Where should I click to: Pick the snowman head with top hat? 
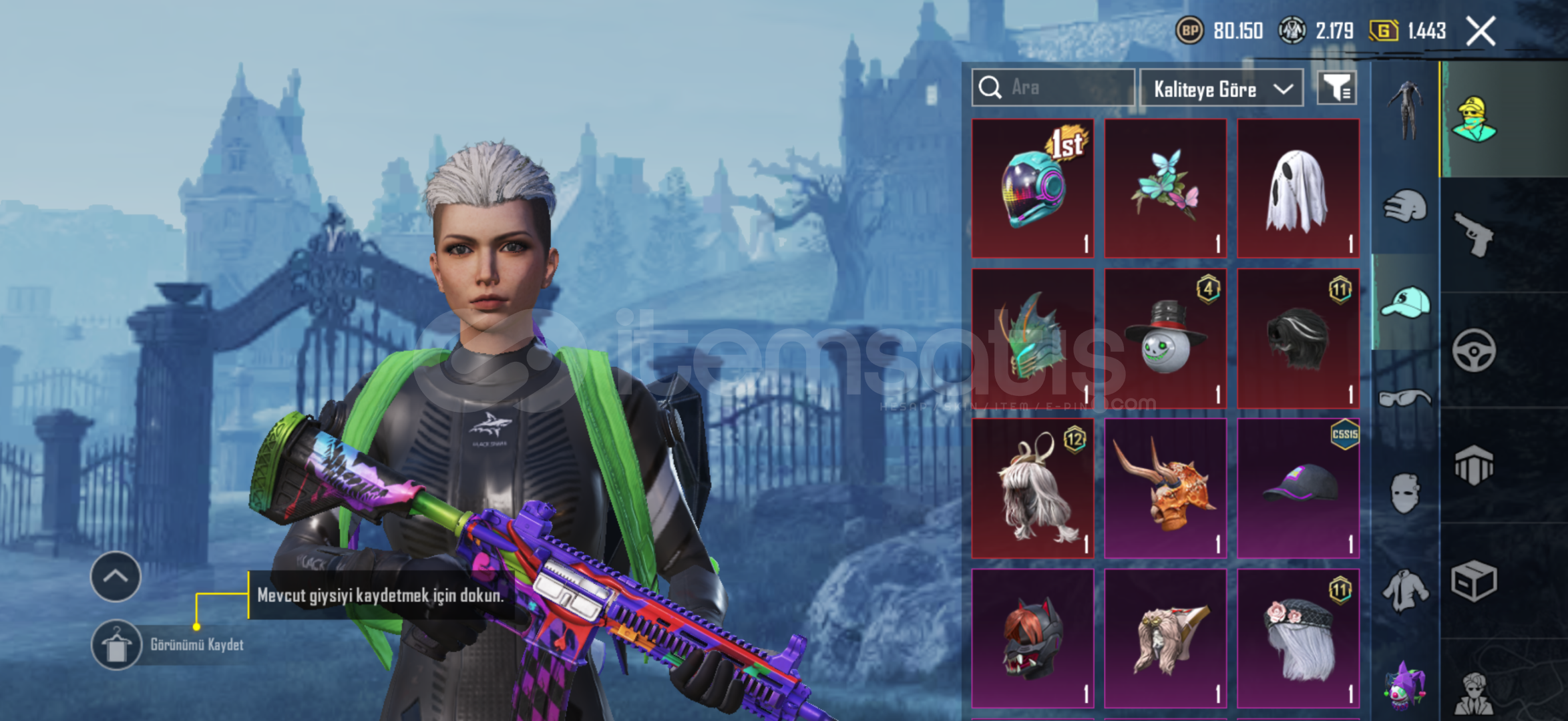coord(1165,338)
